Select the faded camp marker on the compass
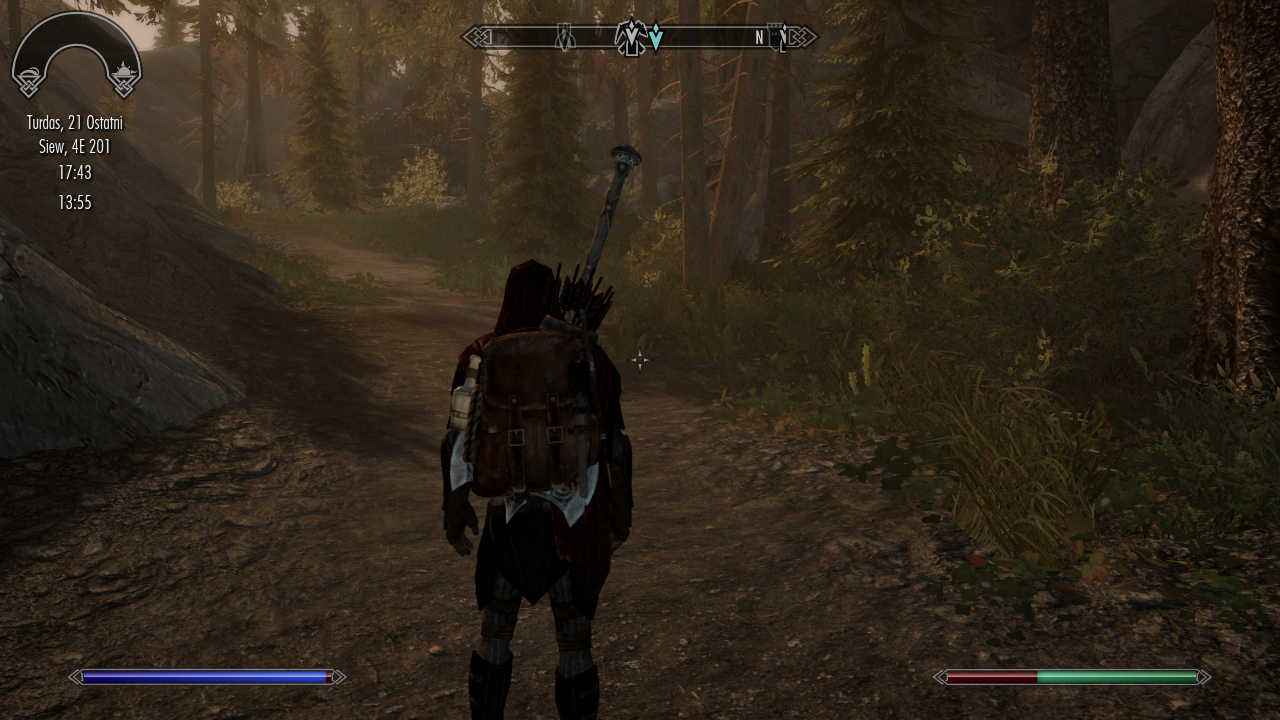 tap(565, 38)
